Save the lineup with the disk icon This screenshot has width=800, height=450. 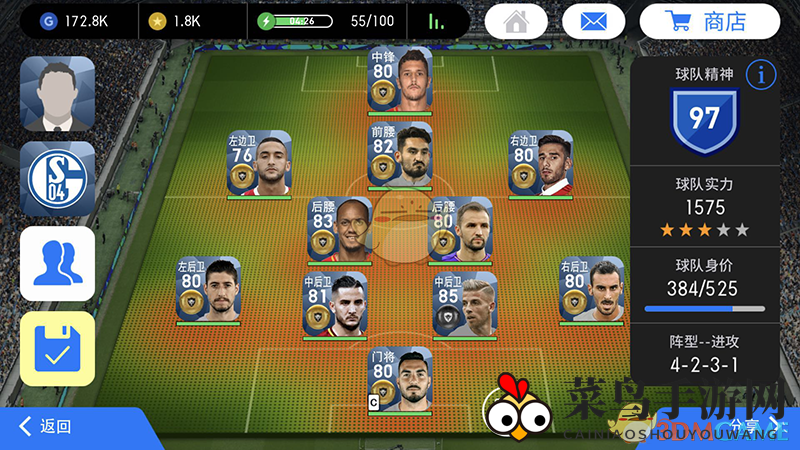pyautogui.click(x=57, y=346)
